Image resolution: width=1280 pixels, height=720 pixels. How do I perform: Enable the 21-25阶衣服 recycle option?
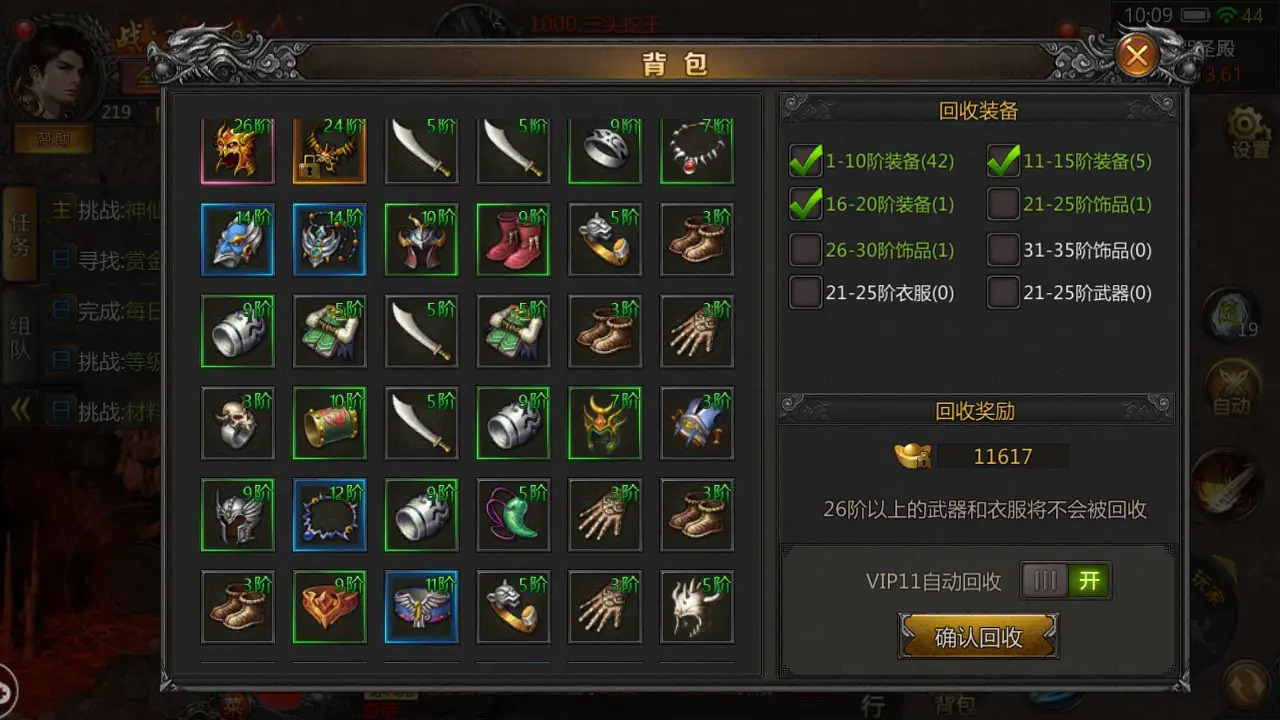tap(806, 293)
